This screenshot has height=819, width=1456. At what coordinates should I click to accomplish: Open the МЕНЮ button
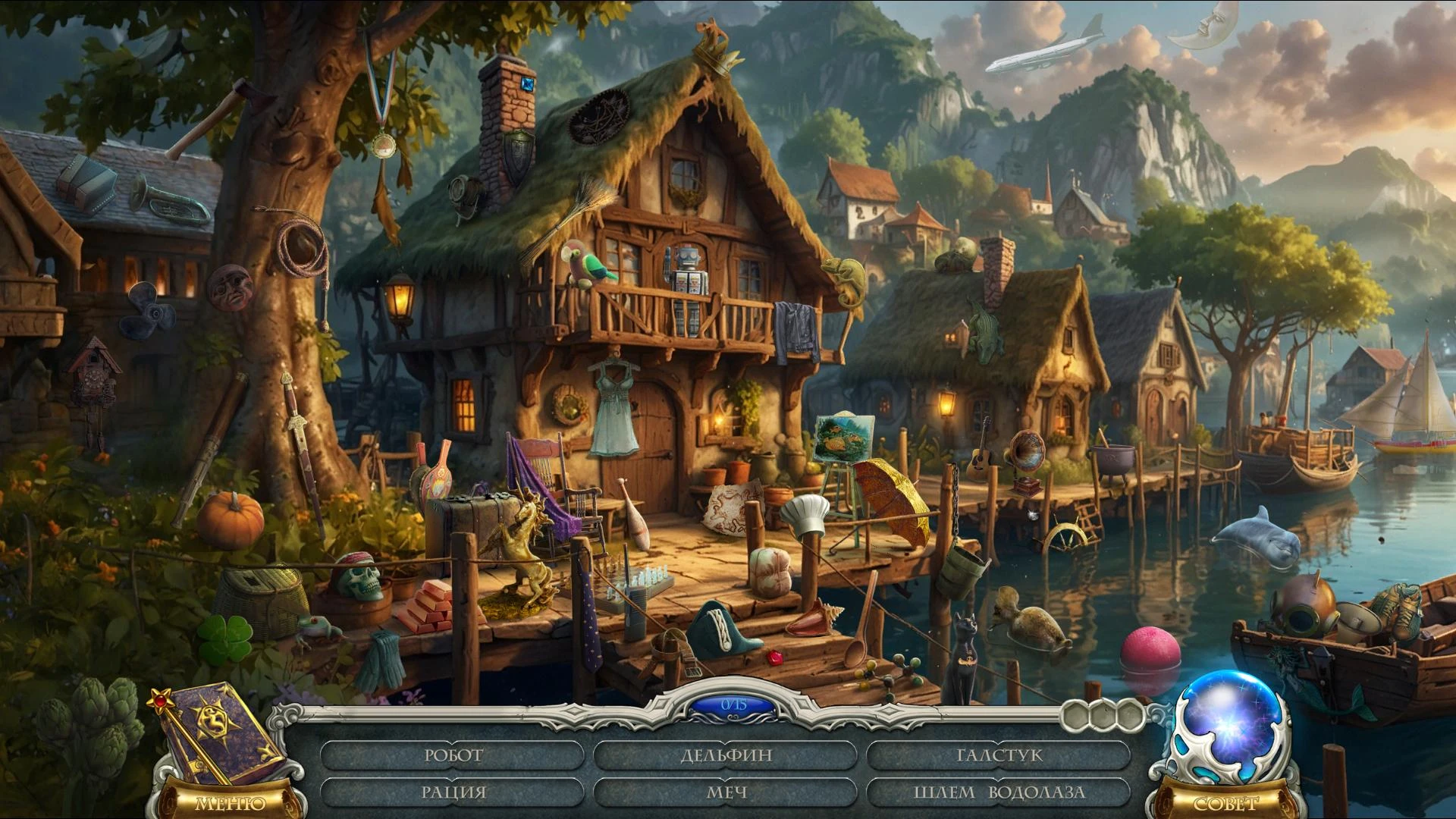231,802
